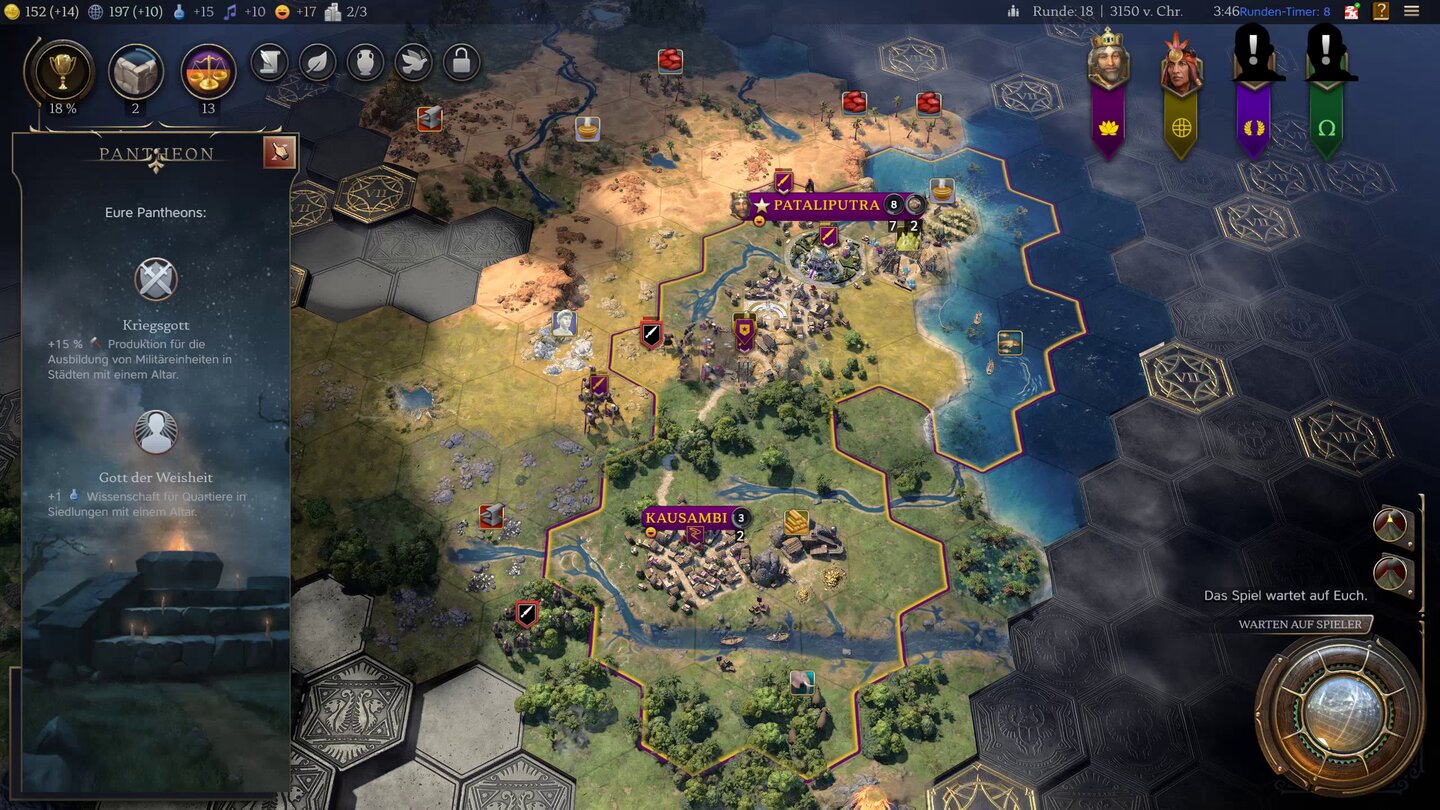Open the dove religion icon

[413, 62]
